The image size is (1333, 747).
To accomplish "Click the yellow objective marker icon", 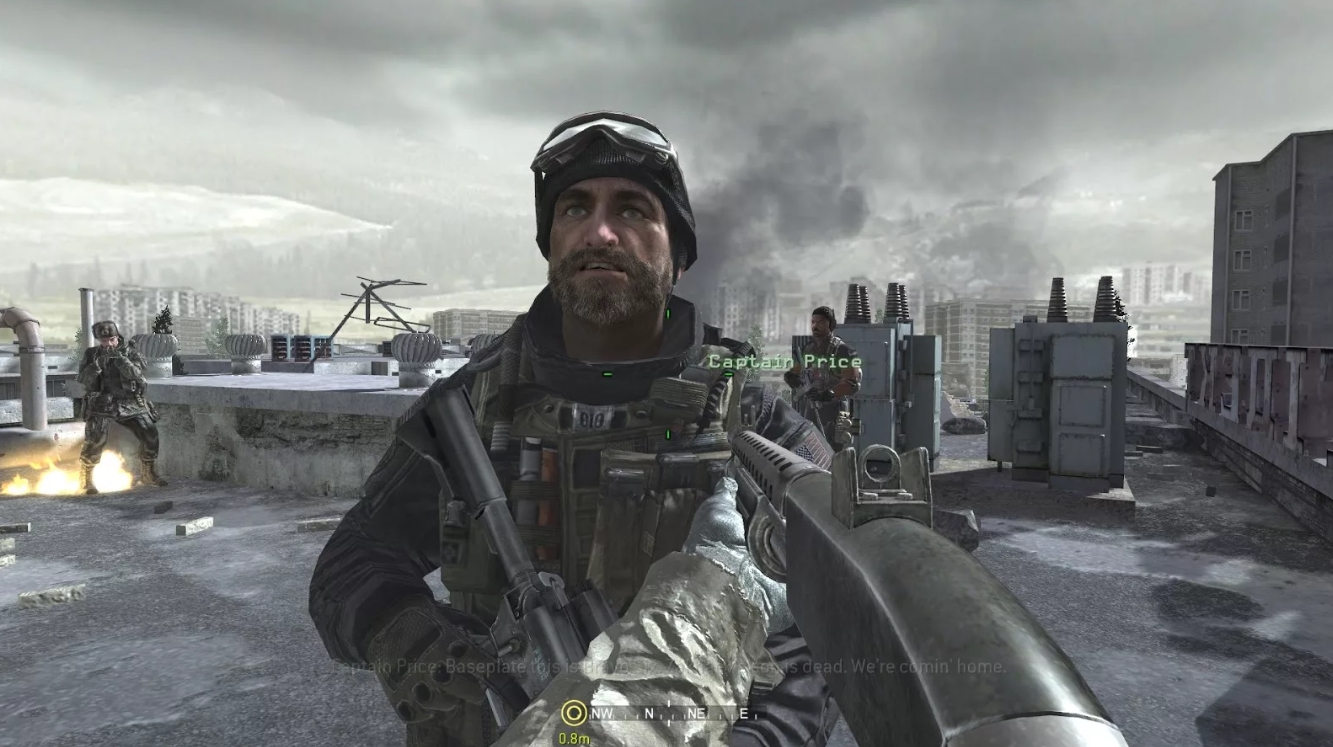I will (574, 713).
